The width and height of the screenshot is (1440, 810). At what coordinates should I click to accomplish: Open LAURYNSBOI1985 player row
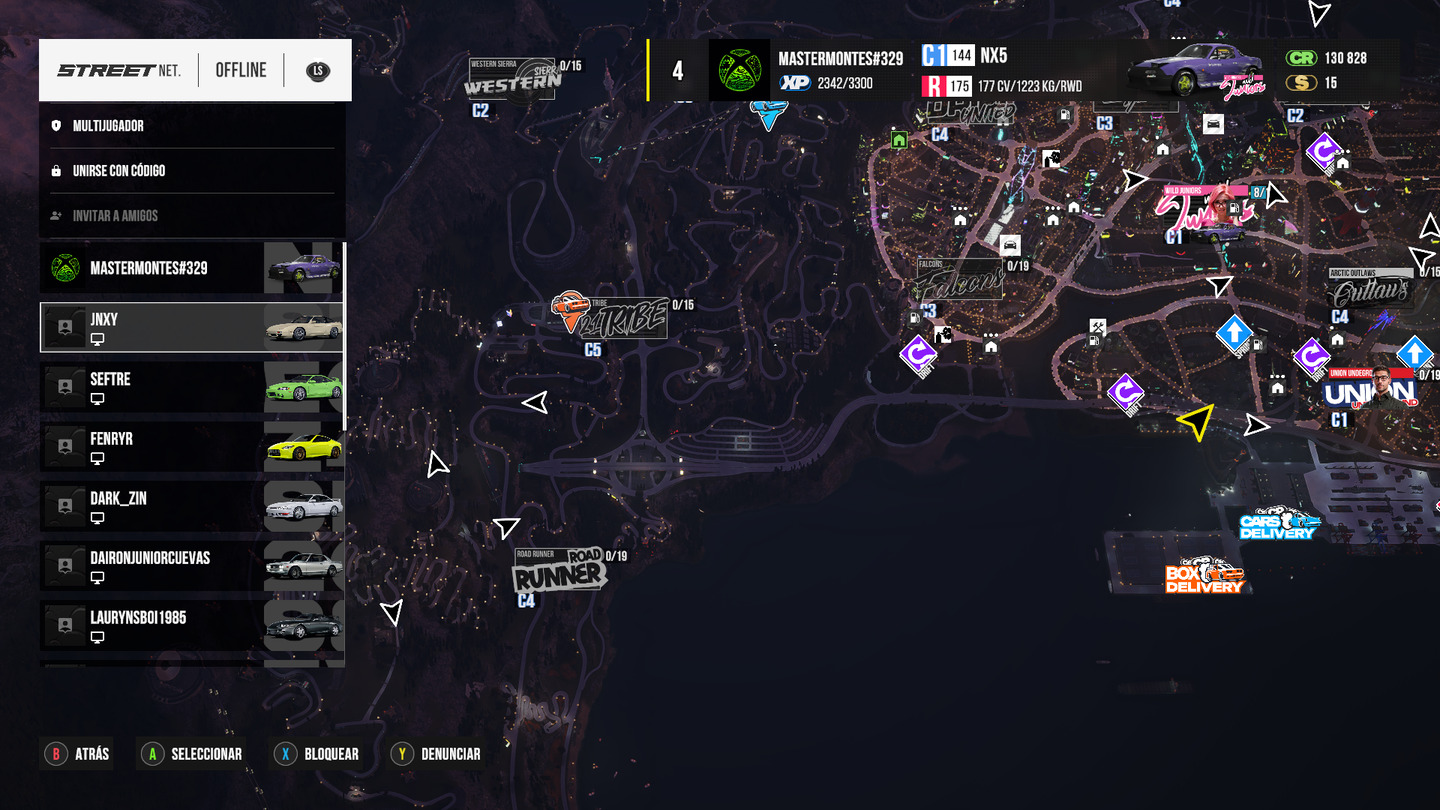(191, 626)
